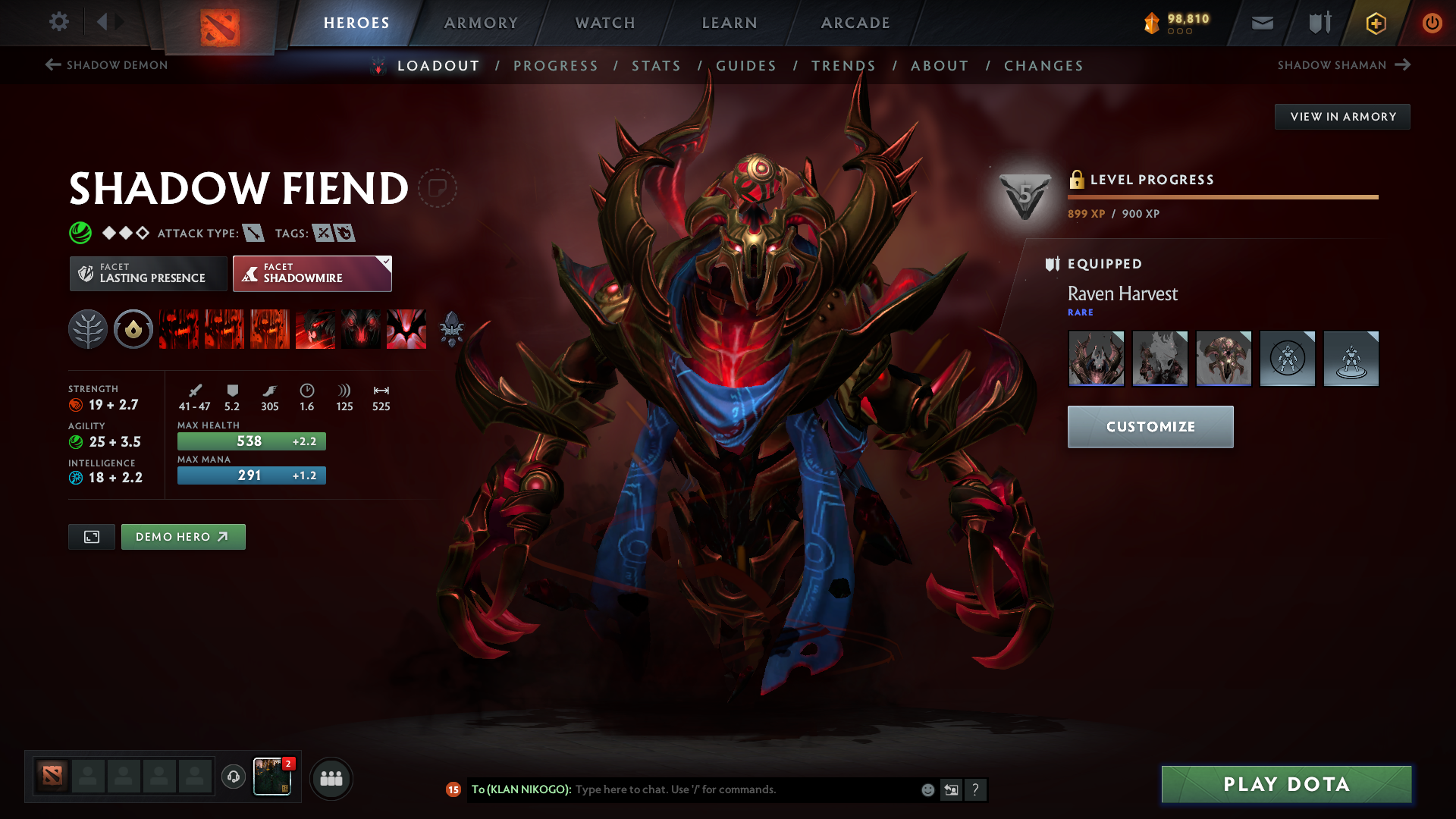This screenshot has width=1456, height=819.
Task: Open your mail inbox icon
Action: [x=1261, y=23]
